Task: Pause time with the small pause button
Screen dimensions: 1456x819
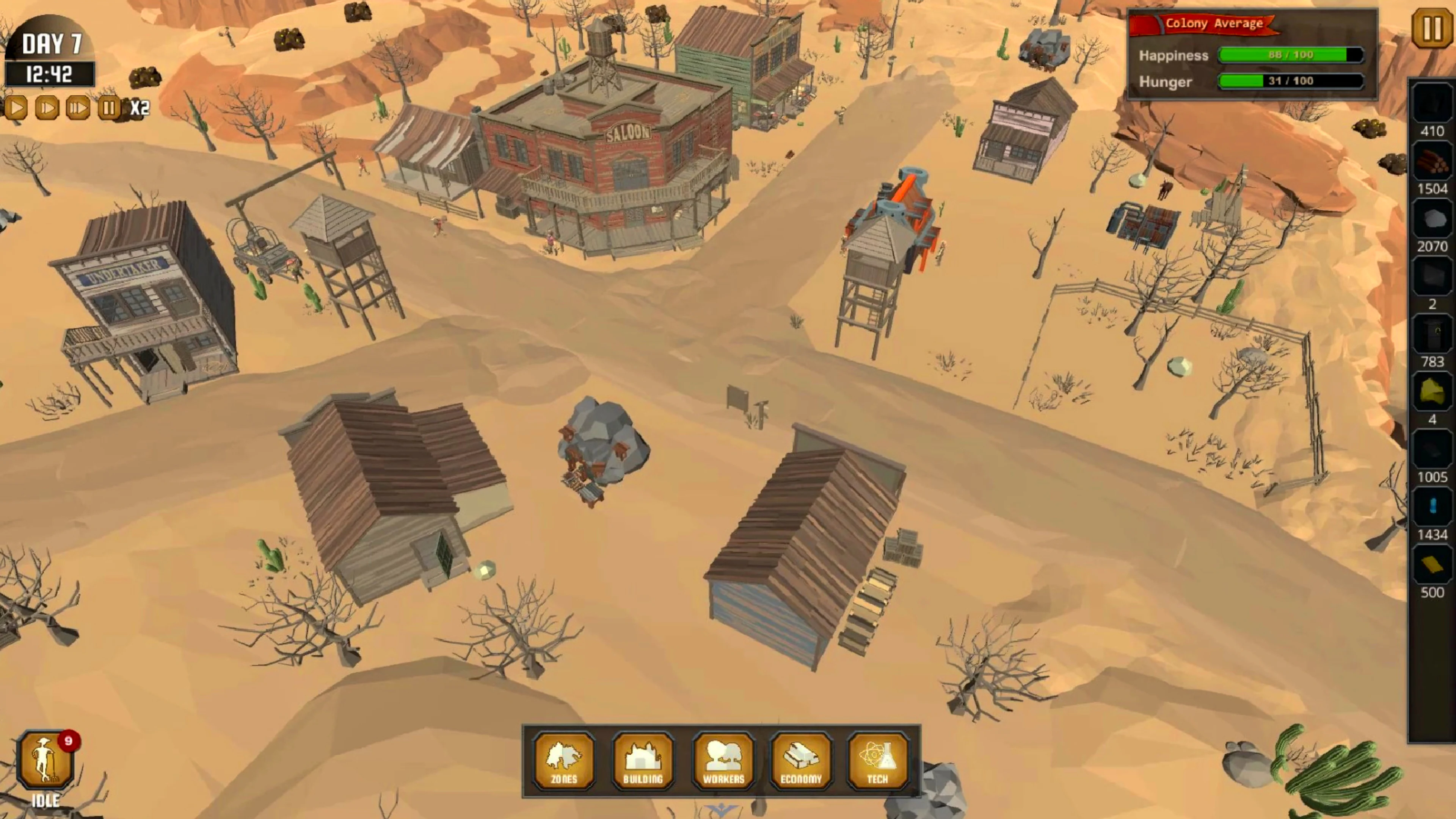Action: pos(108,107)
